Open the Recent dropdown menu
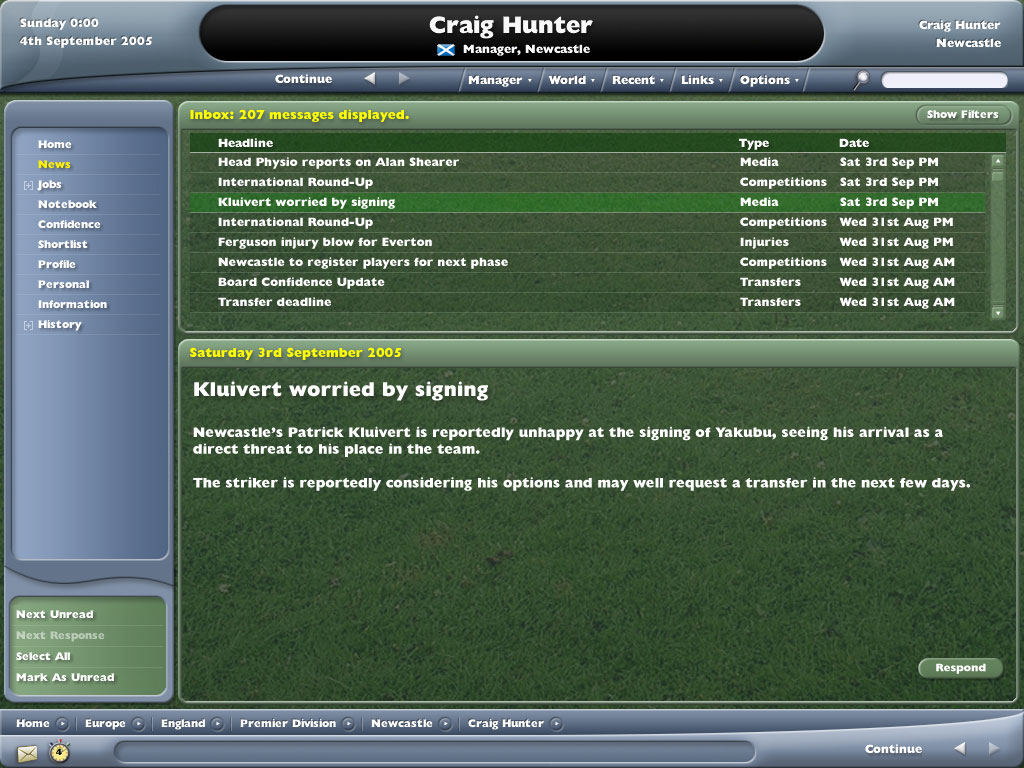 pyautogui.click(x=638, y=80)
